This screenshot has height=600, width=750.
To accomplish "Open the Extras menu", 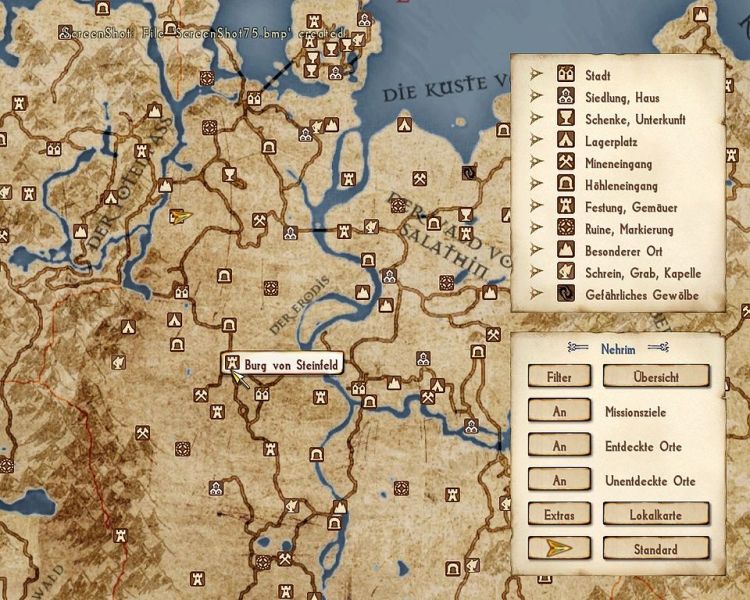I will pos(560,514).
